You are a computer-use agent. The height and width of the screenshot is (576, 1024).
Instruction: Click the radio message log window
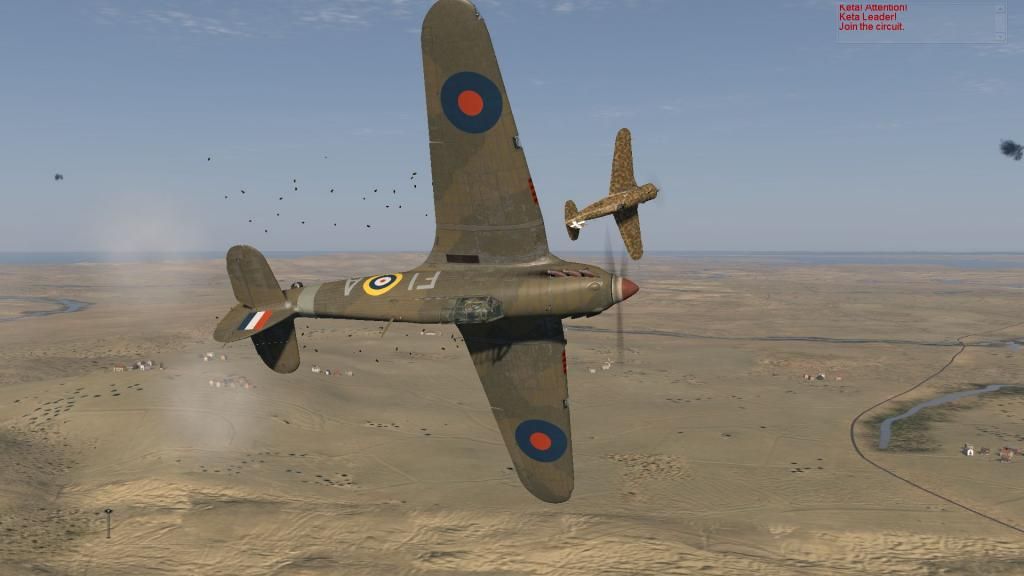coord(915,22)
